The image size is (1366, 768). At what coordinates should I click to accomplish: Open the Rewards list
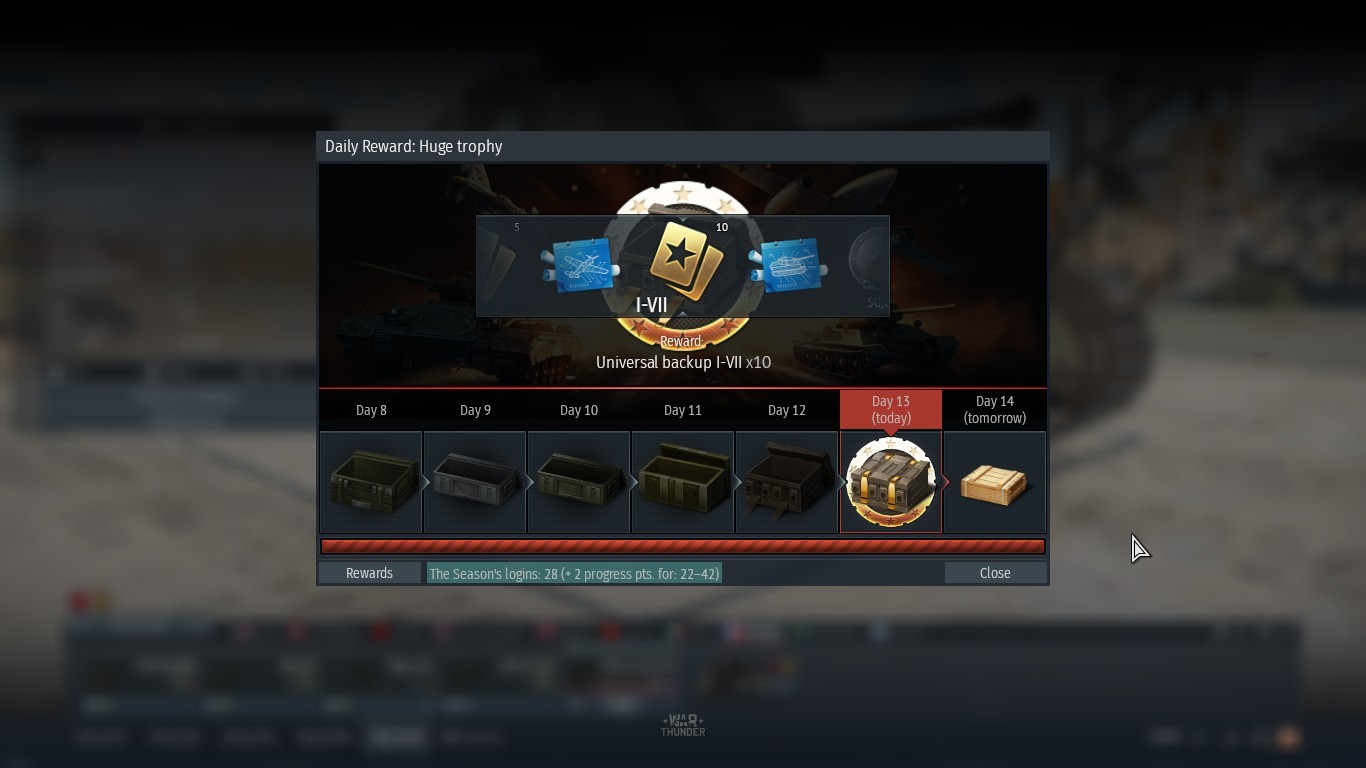pyautogui.click(x=369, y=573)
